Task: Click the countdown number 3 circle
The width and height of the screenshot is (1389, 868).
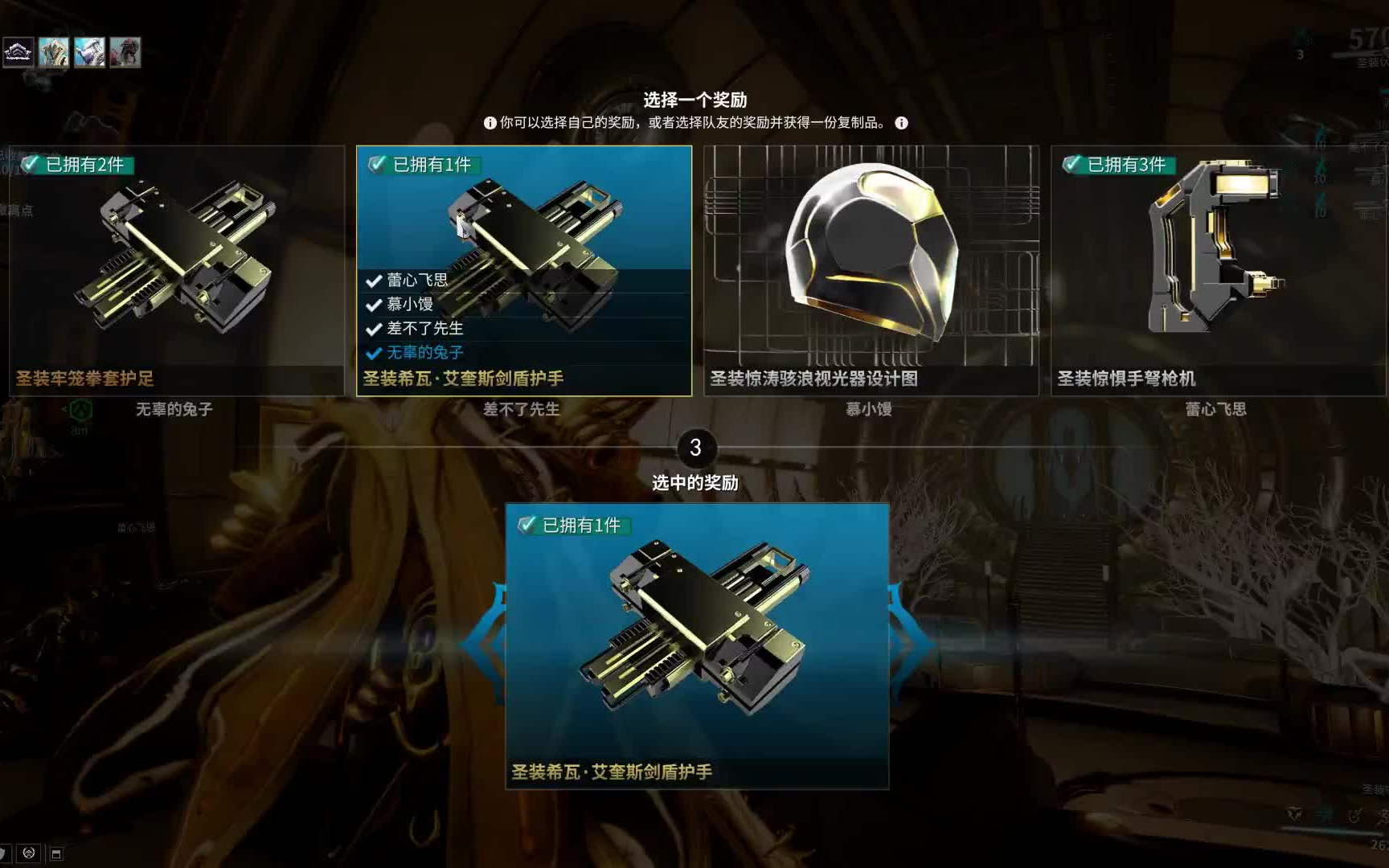Action: coord(699,450)
